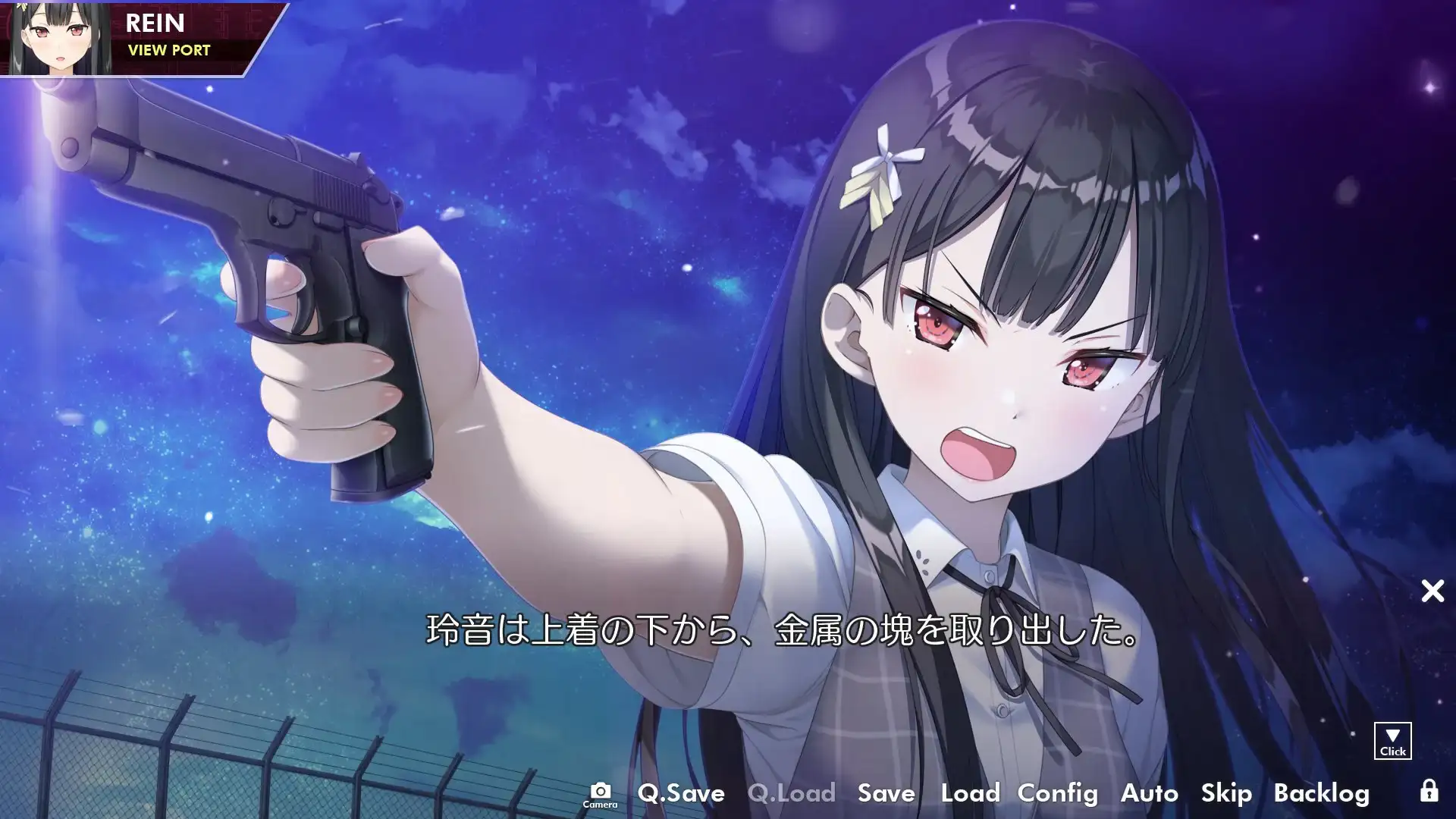Open the Config settings
This screenshot has width=1456, height=819.
tap(1057, 793)
